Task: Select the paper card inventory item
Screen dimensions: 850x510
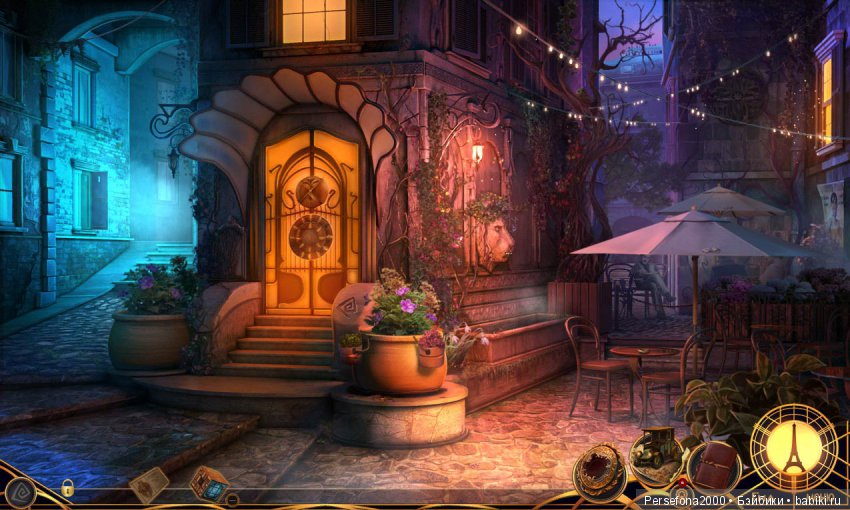Action: (147, 484)
